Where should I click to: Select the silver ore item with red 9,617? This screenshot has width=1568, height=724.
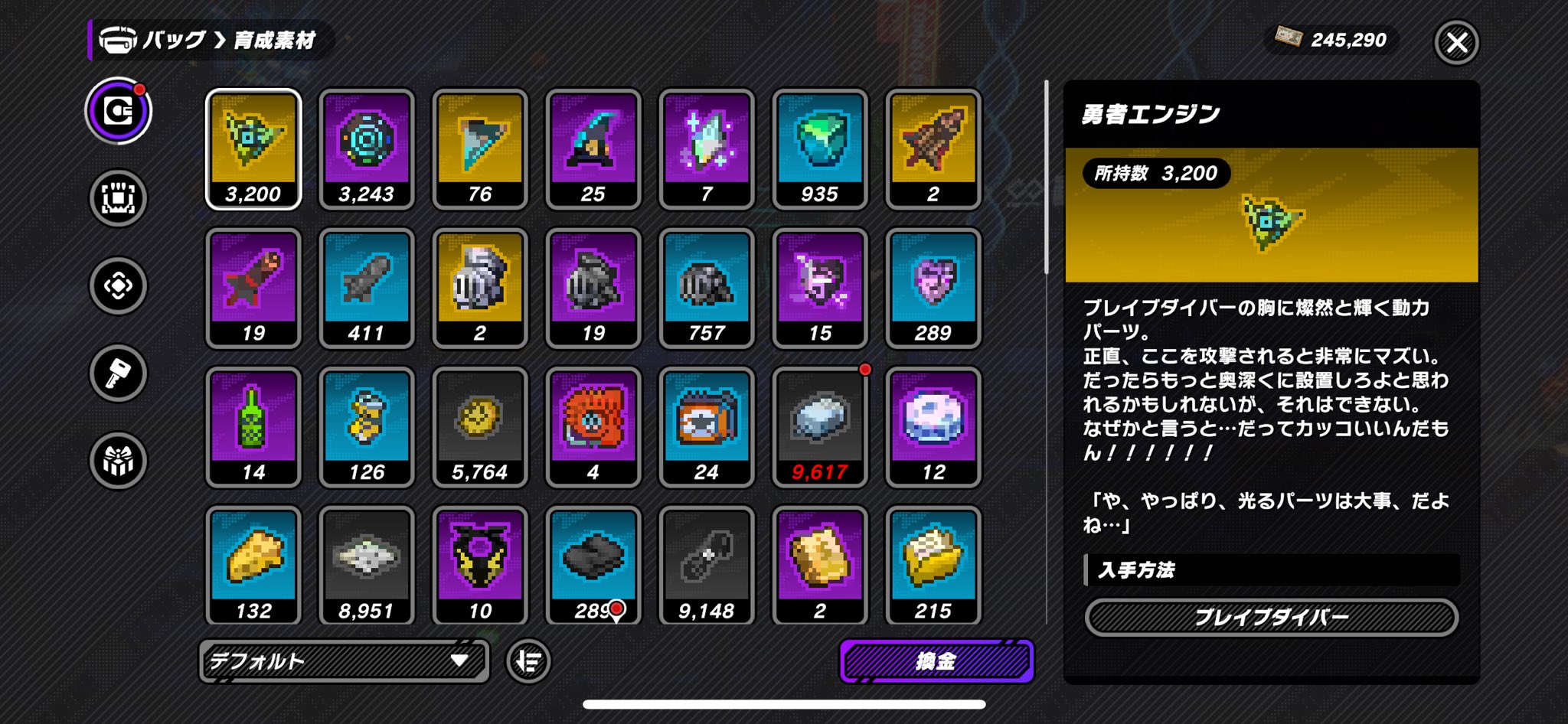tap(820, 426)
